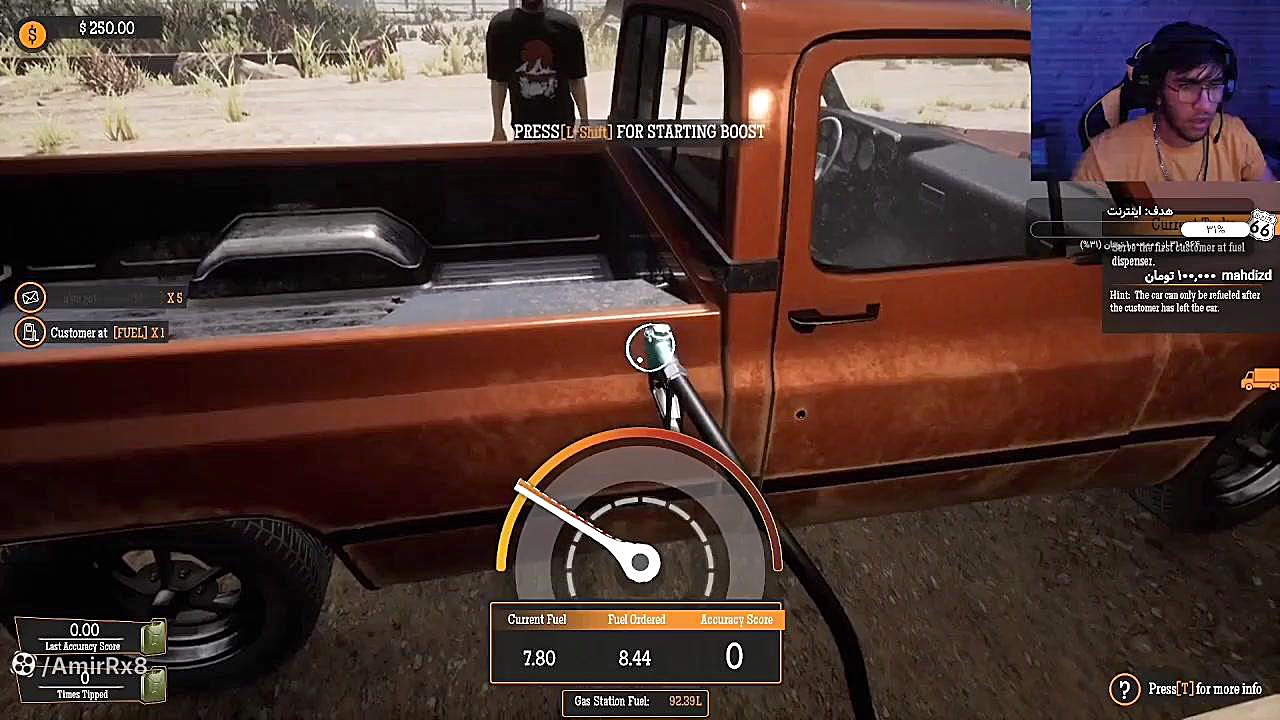The image size is (1280, 720).
Task: Open the mail notifications envelope icon
Action: pyautogui.click(x=30, y=297)
